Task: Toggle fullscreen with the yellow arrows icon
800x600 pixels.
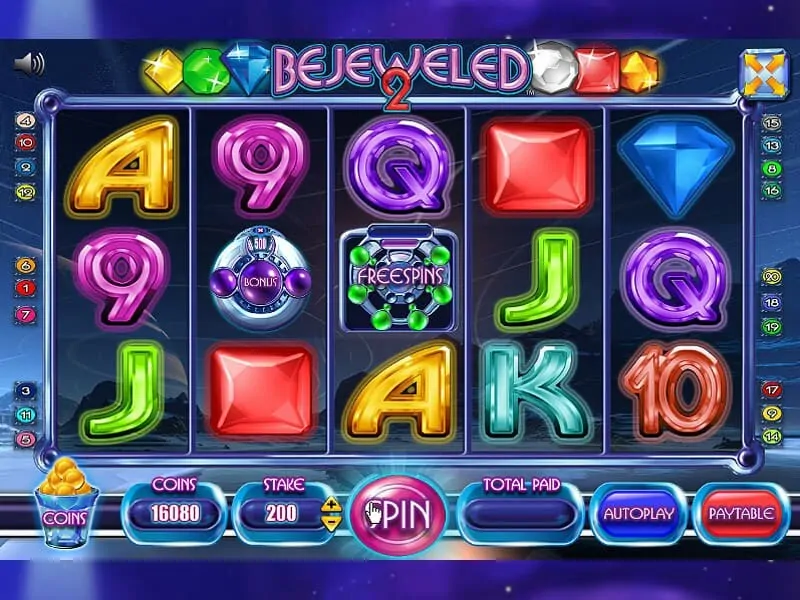Action: click(x=764, y=74)
